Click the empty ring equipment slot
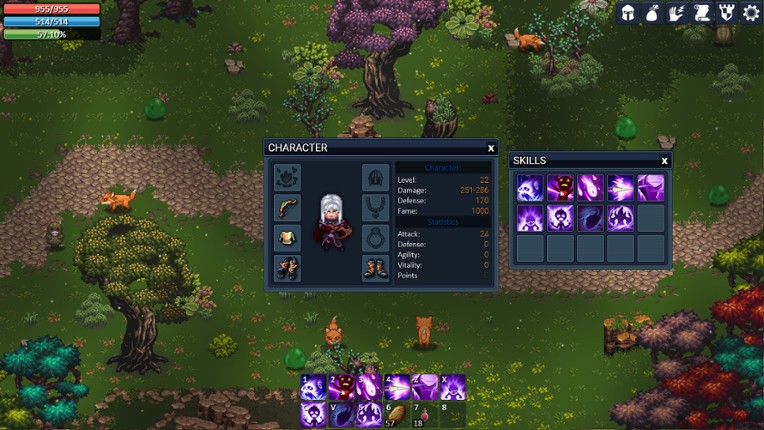764x430 pixels. (375, 238)
